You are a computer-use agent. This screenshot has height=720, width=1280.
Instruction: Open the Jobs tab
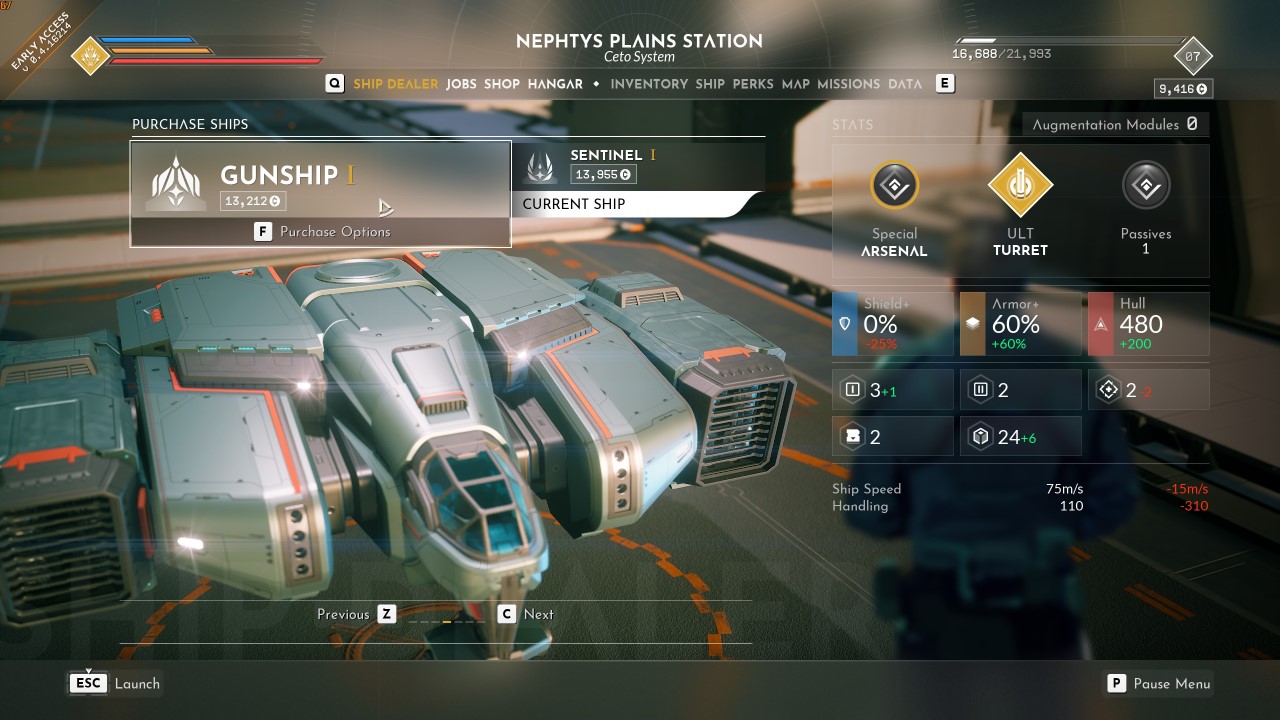(461, 84)
